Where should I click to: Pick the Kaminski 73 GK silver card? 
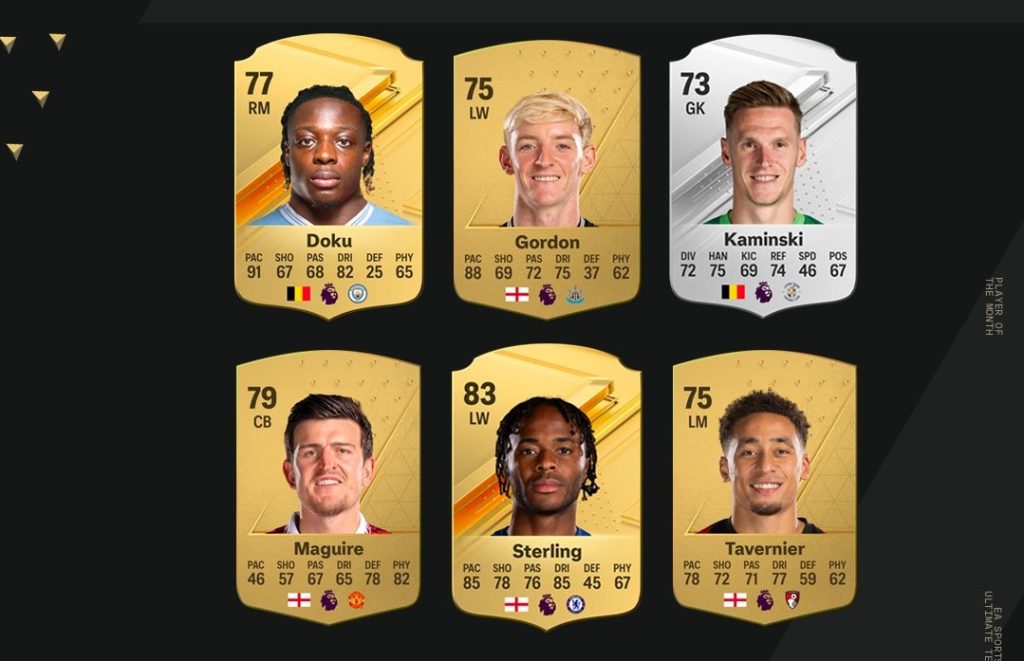pyautogui.click(x=762, y=175)
